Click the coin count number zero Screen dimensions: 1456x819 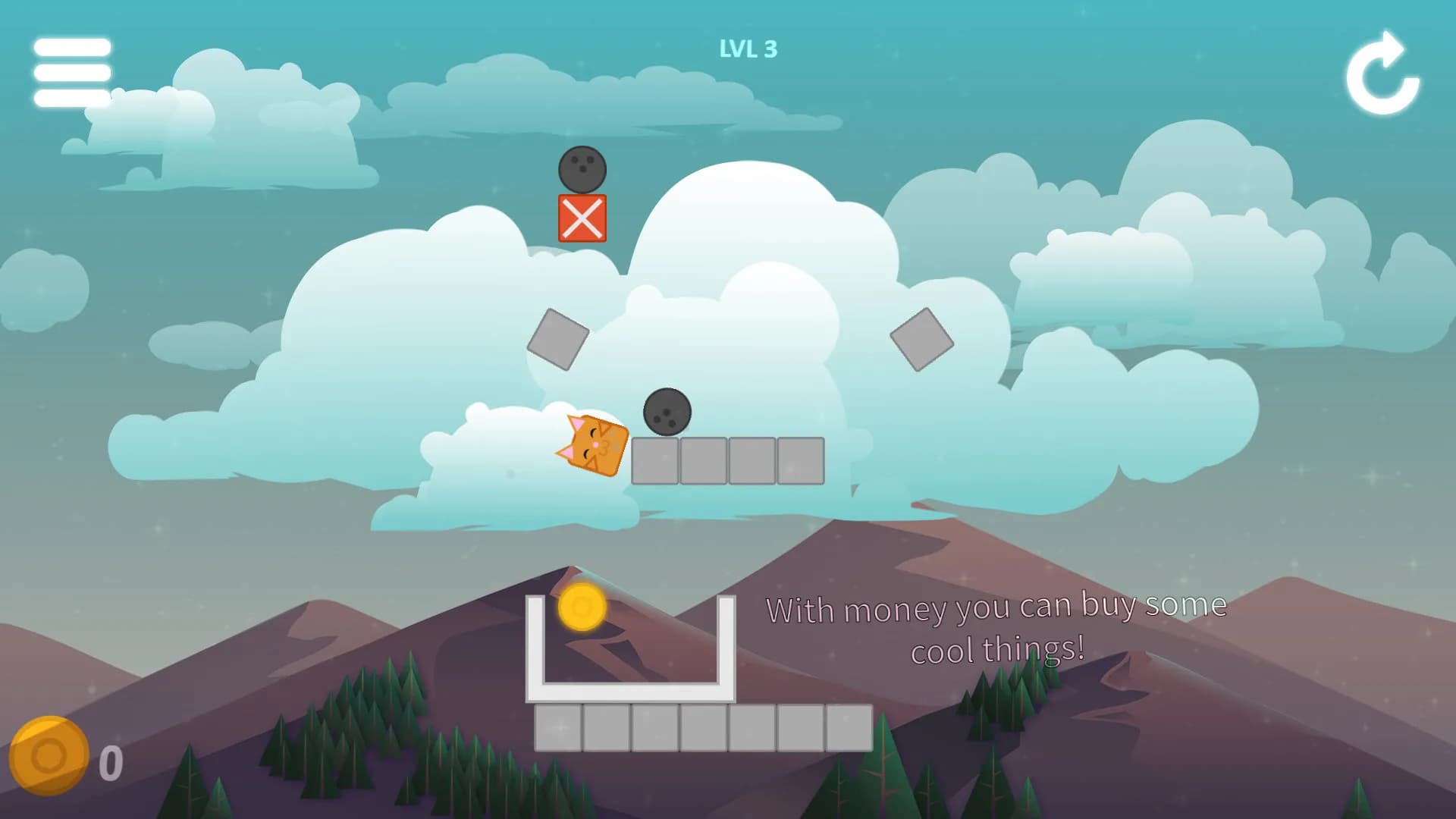(111, 761)
